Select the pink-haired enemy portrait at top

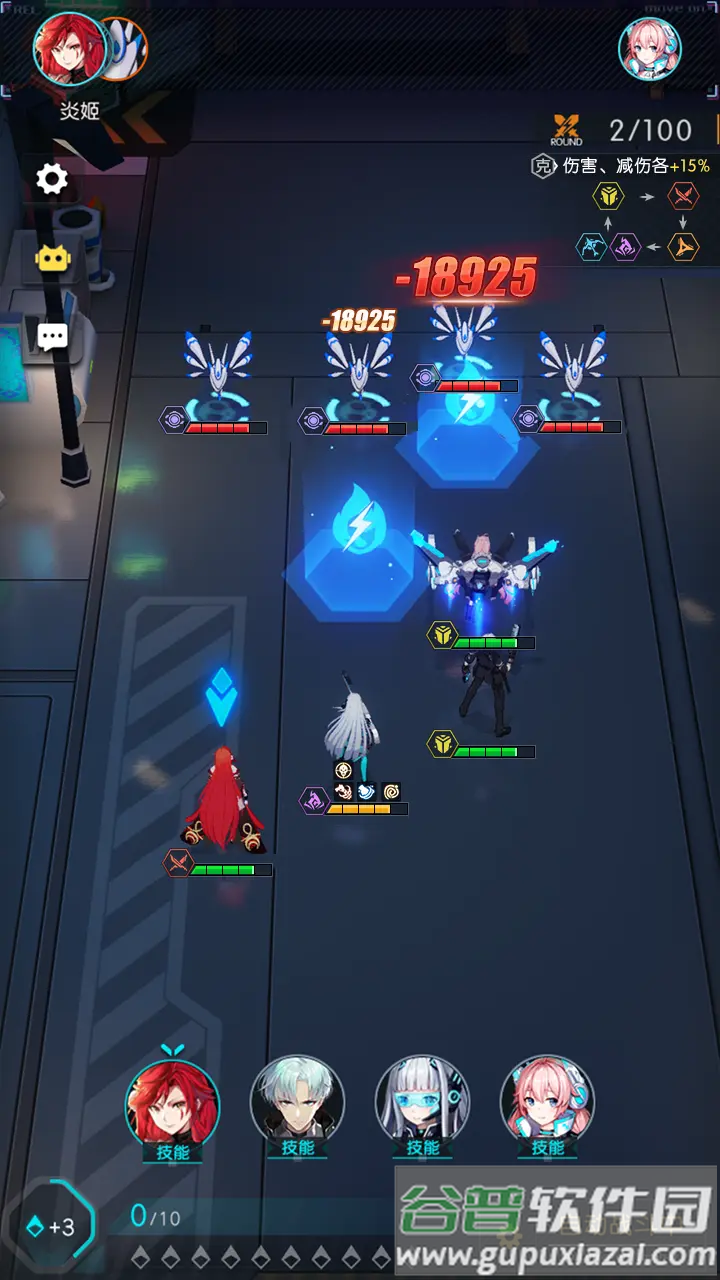click(650, 49)
